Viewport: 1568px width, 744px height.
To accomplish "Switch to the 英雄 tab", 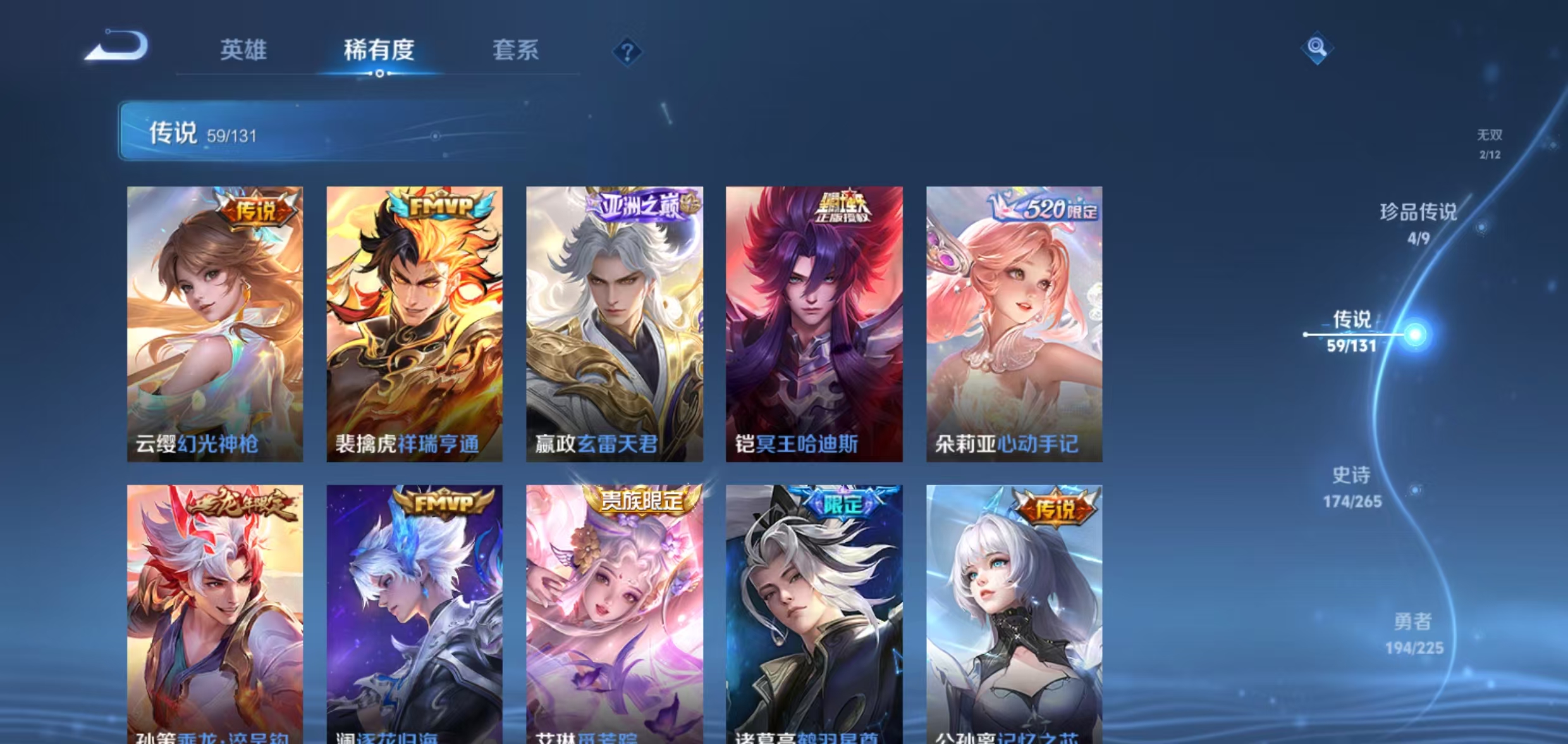I will point(245,51).
